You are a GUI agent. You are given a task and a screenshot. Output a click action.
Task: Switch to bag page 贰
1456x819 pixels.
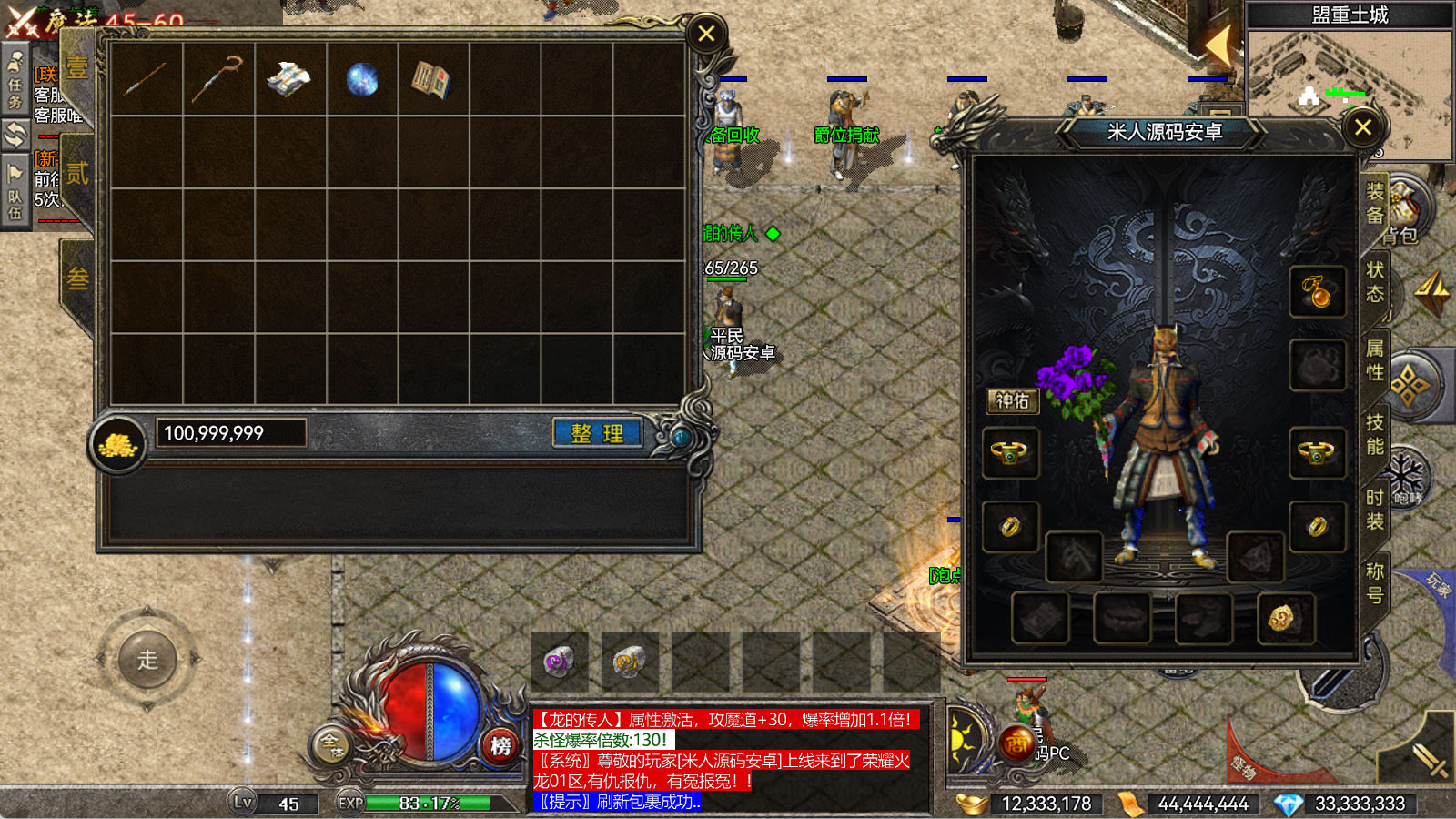pyautogui.click(x=77, y=173)
